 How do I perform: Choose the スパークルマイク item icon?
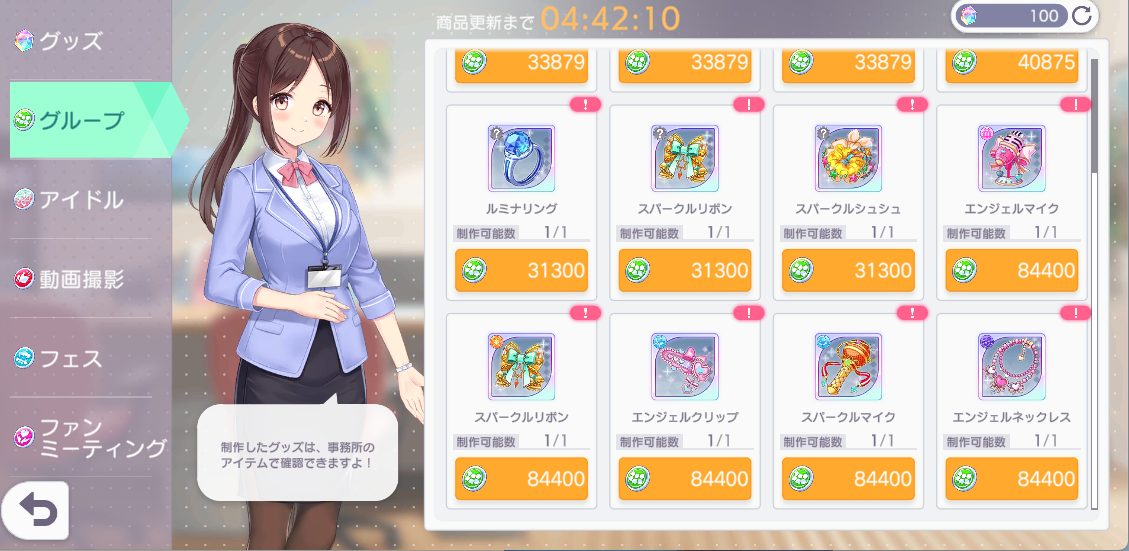pyautogui.click(x=848, y=366)
